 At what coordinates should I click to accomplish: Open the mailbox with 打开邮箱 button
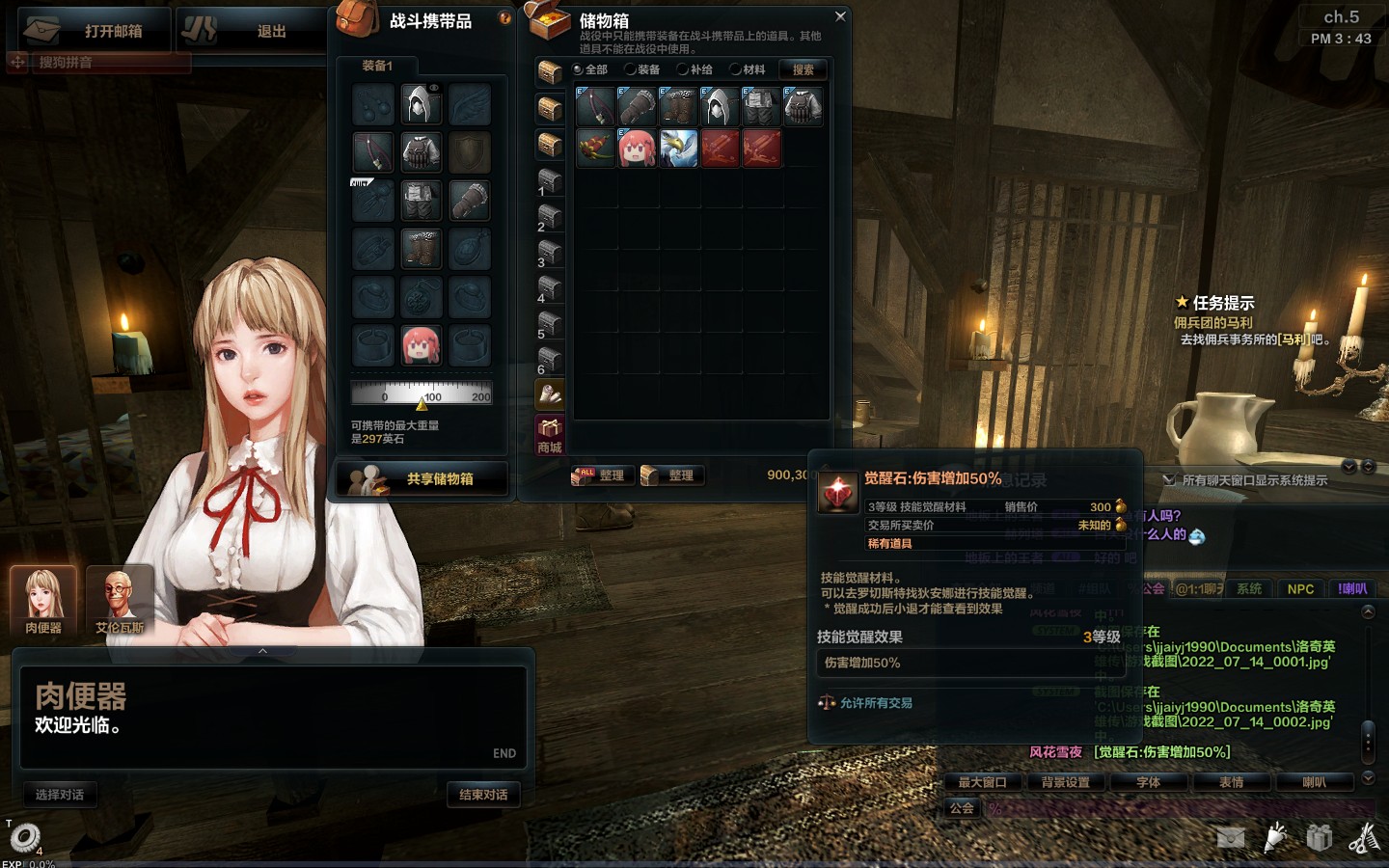click(95, 31)
